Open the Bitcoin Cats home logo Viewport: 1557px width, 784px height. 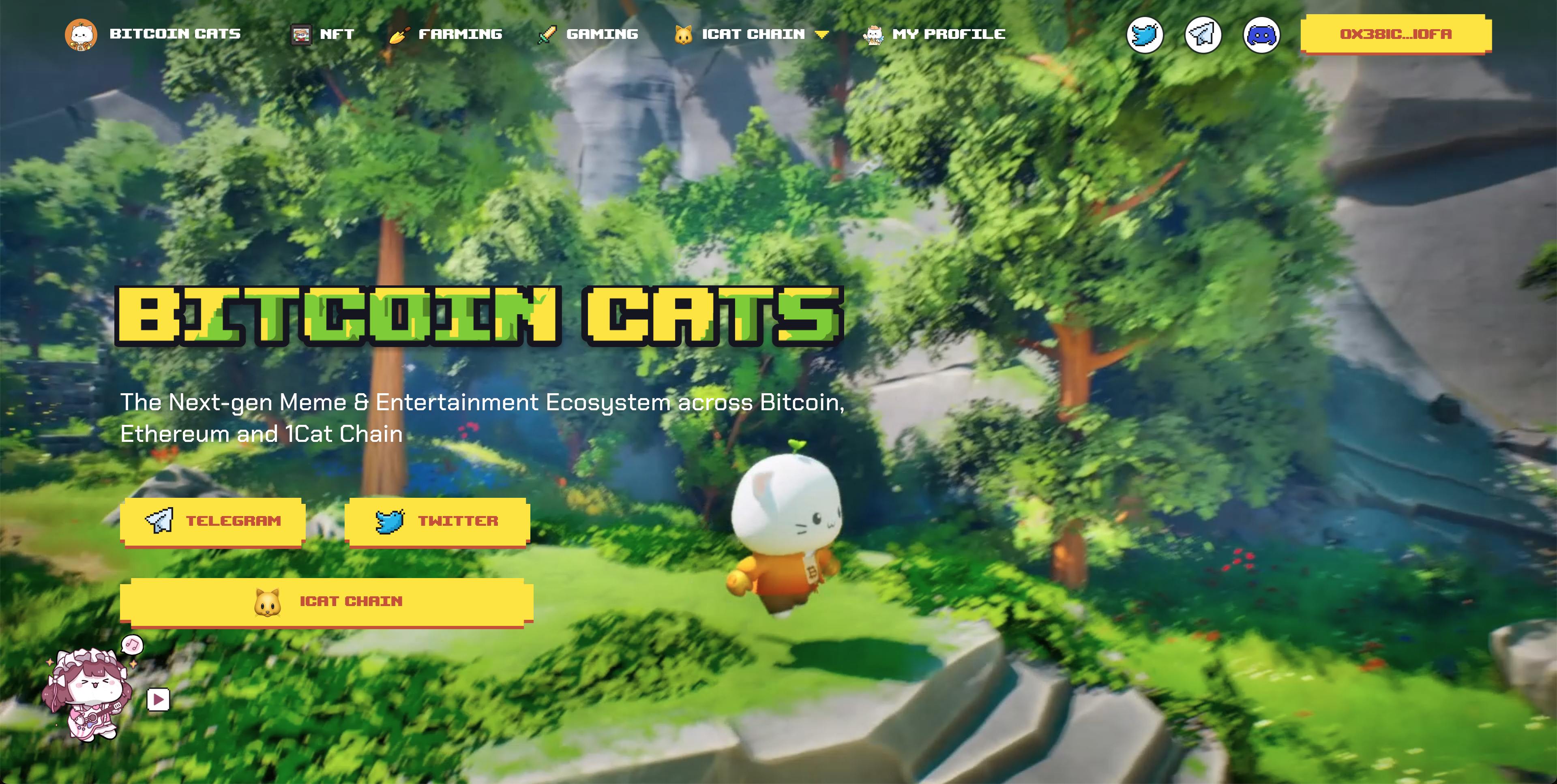point(152,34)
